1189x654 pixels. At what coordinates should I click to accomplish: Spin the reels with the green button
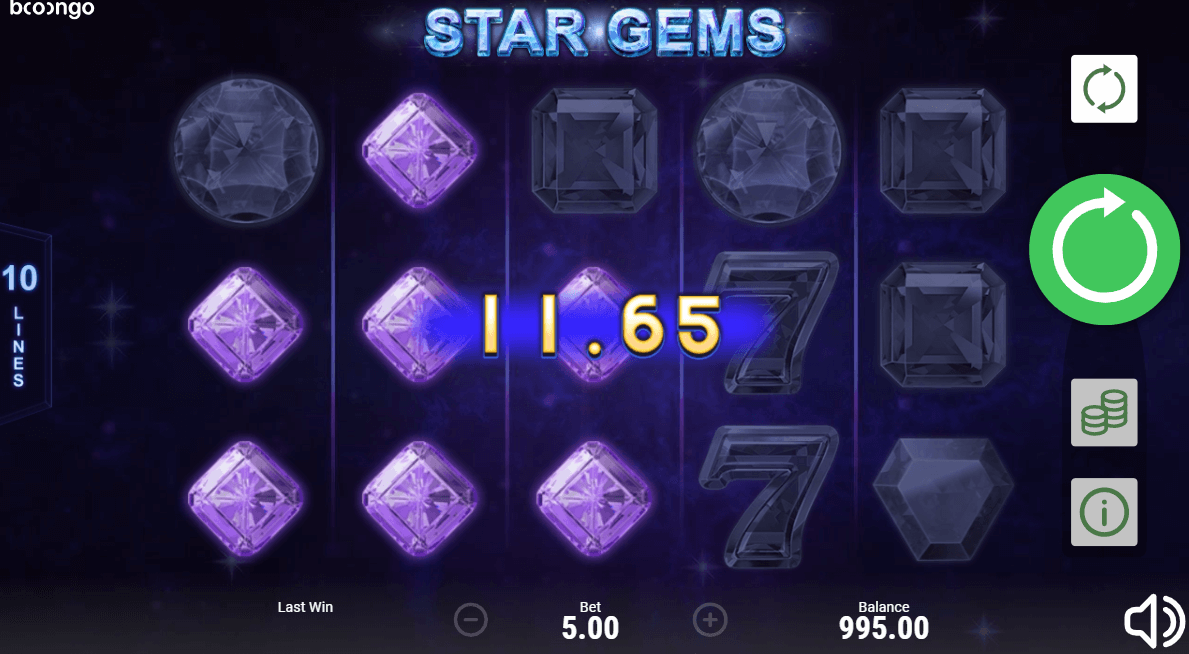pyautogui.click(x=1104, y=249)
